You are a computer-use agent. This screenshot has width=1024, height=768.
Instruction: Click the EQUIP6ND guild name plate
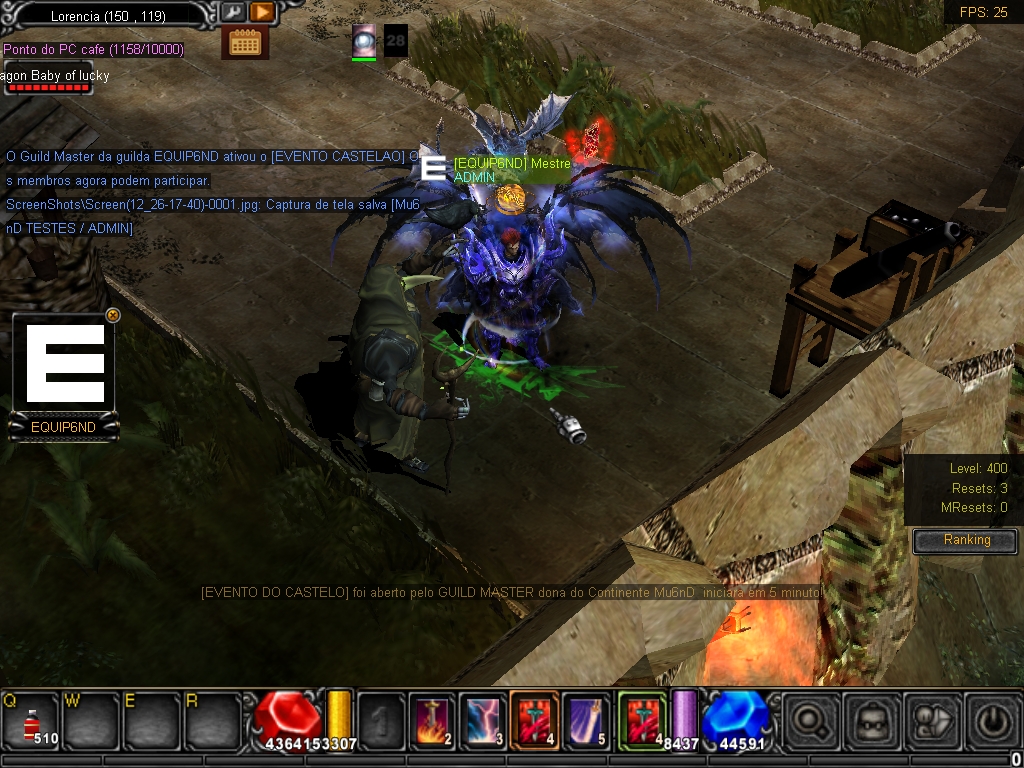pyautogui.click(x=63, y=427)
